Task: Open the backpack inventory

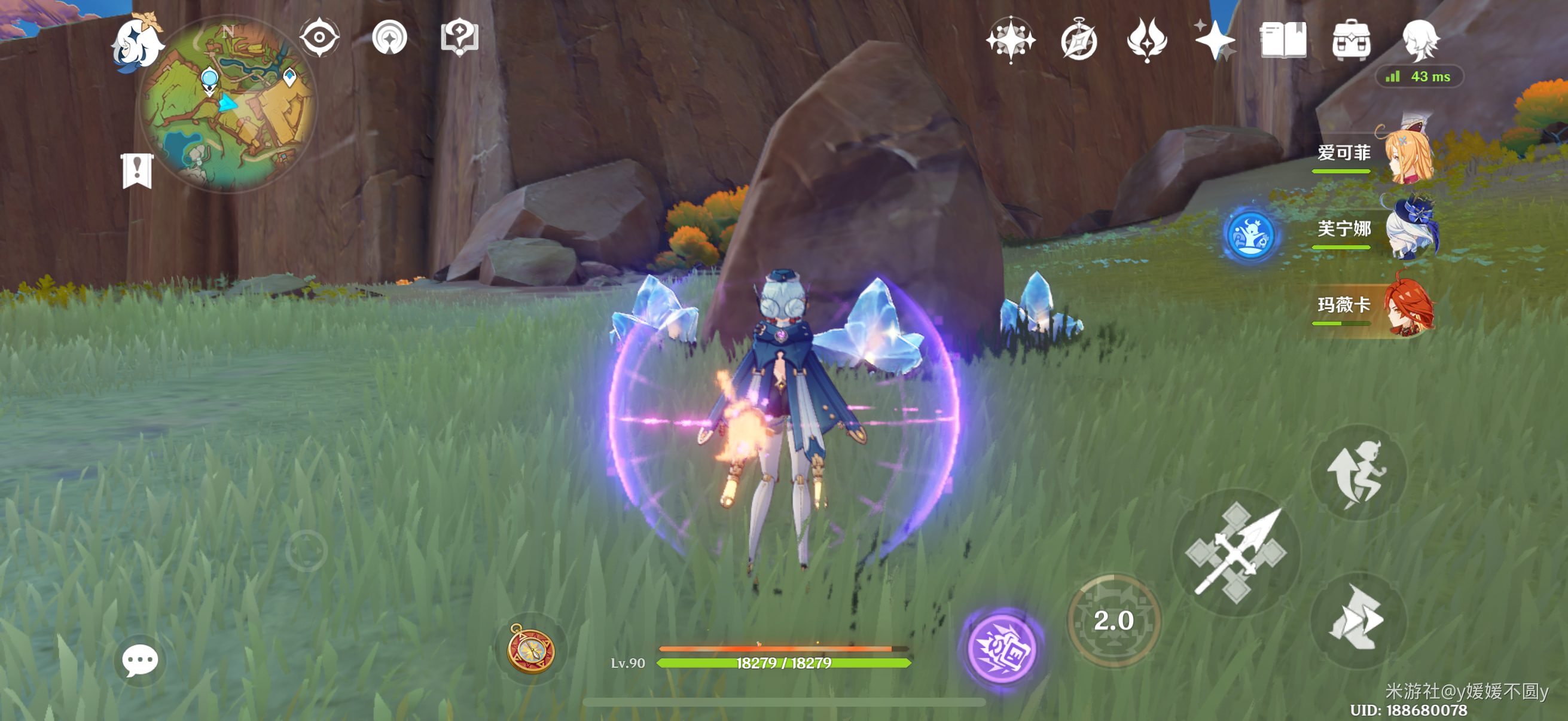Action: pyautogui.click(x=1351, y=40)
